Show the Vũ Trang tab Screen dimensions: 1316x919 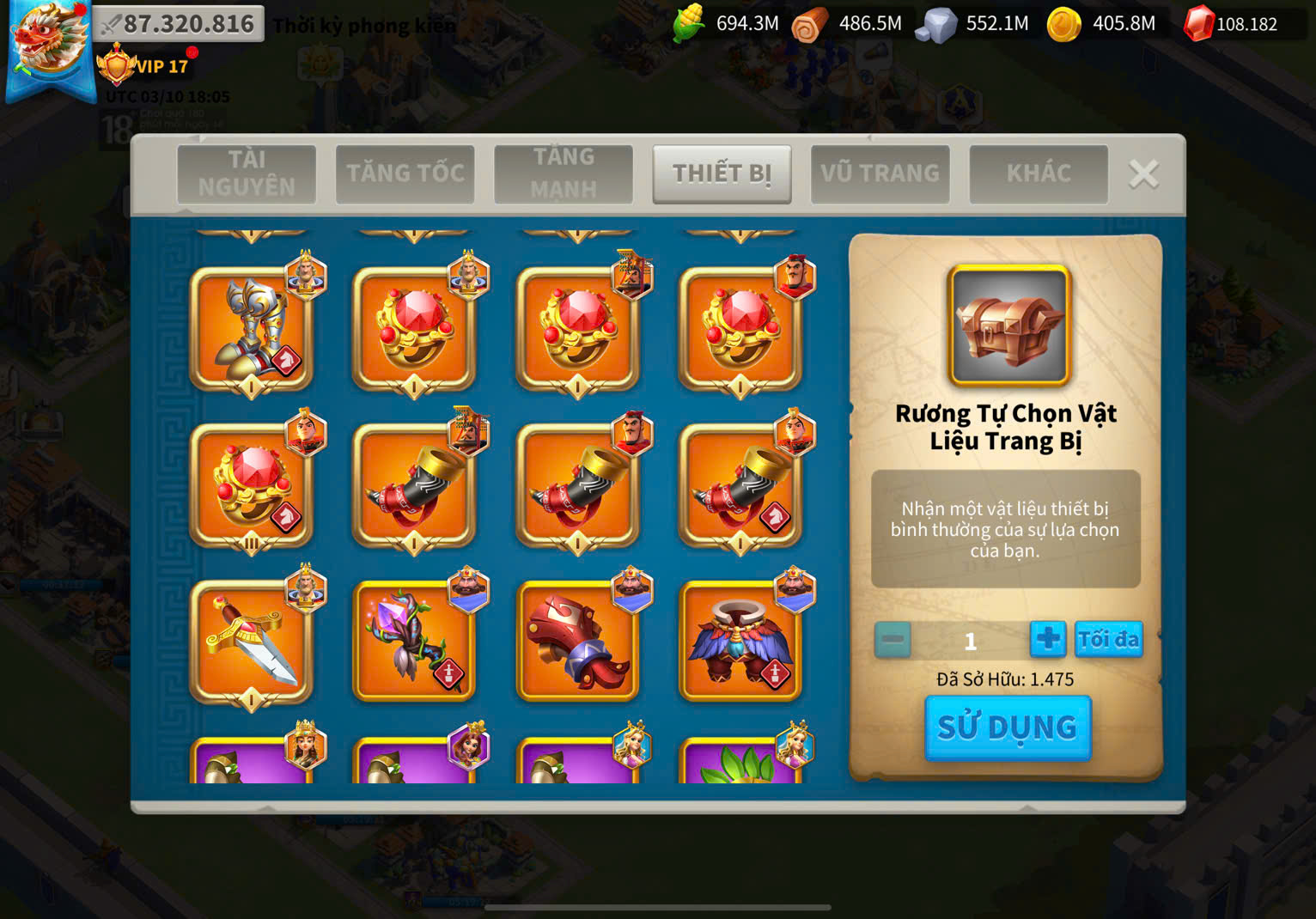(880, 173)
